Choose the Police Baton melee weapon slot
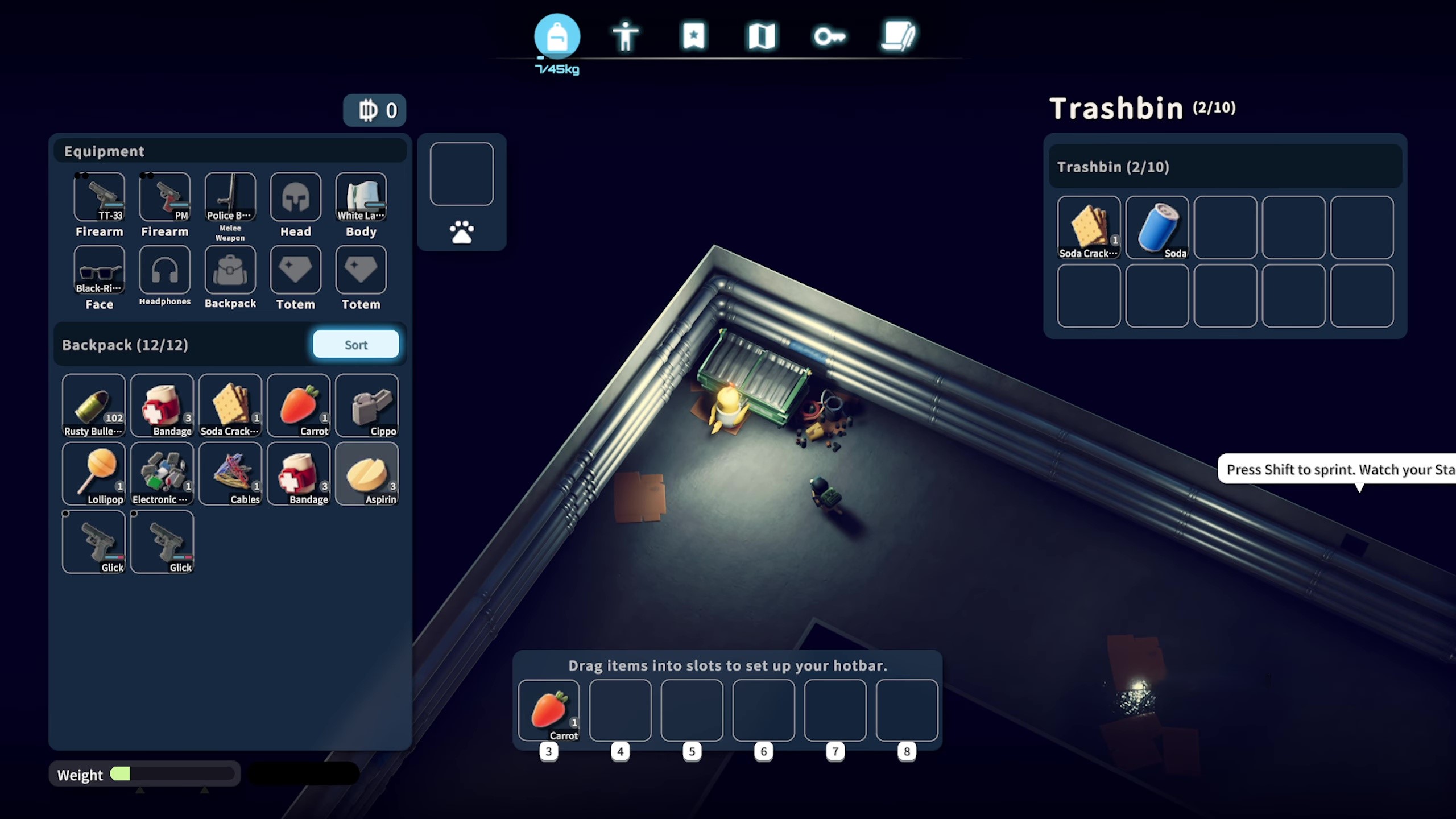The height and width of the screenshot is (819, 1456). 230,197
